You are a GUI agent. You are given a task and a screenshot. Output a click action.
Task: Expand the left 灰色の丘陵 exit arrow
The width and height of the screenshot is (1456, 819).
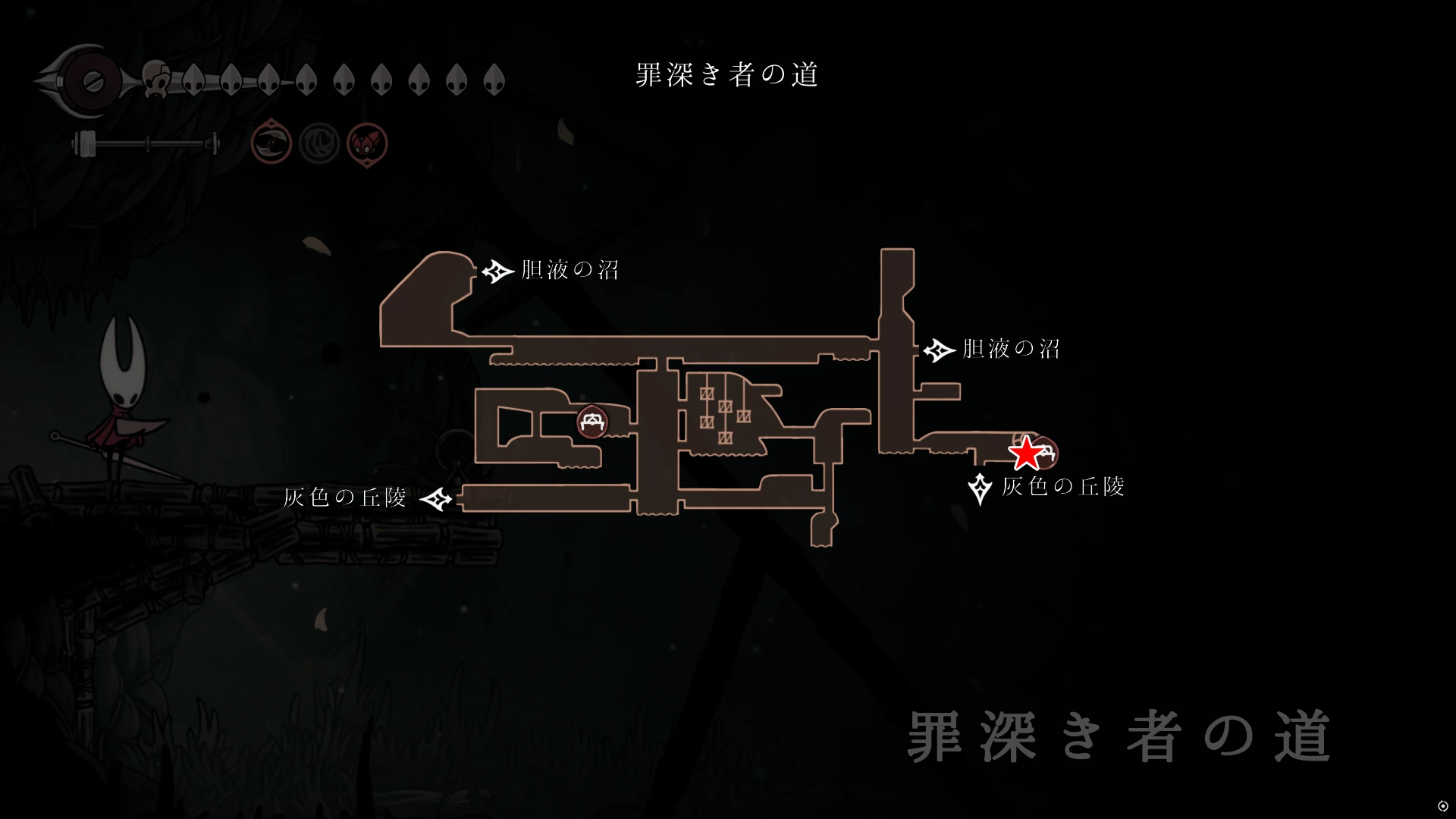(437, 499)
